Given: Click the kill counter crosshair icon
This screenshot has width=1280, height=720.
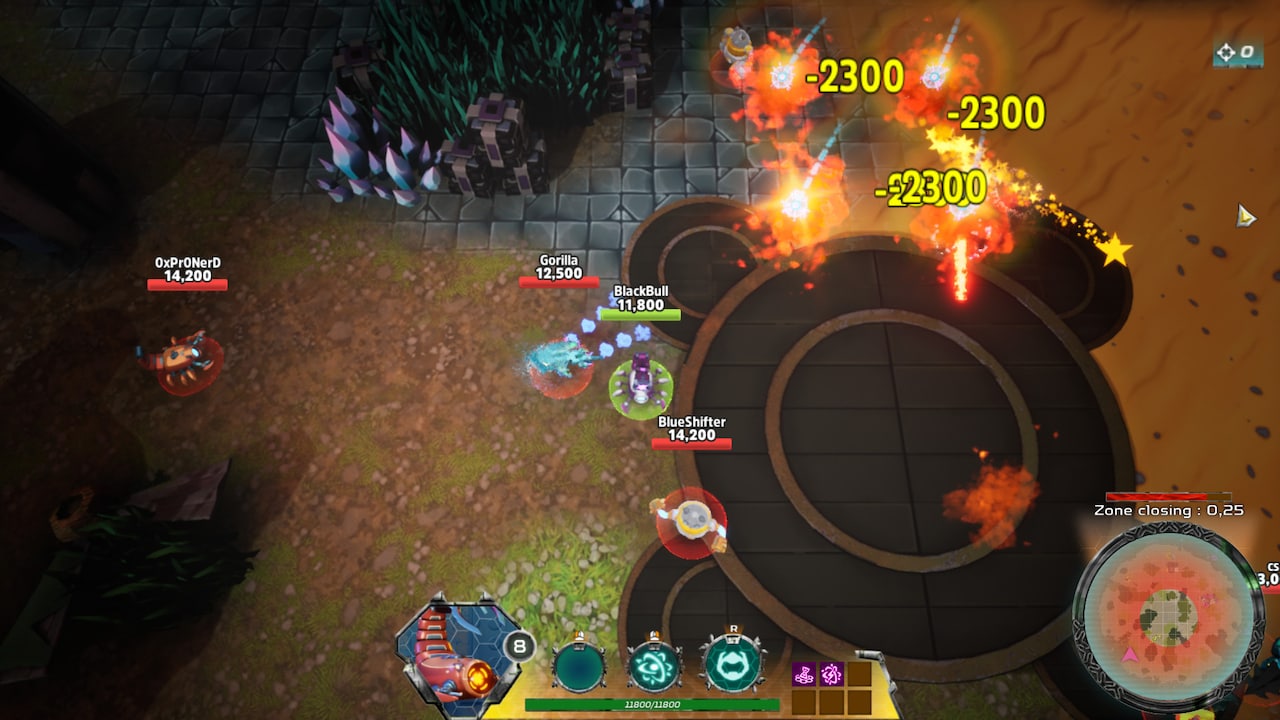Looking at the screenshot, I should (1227, 49).
